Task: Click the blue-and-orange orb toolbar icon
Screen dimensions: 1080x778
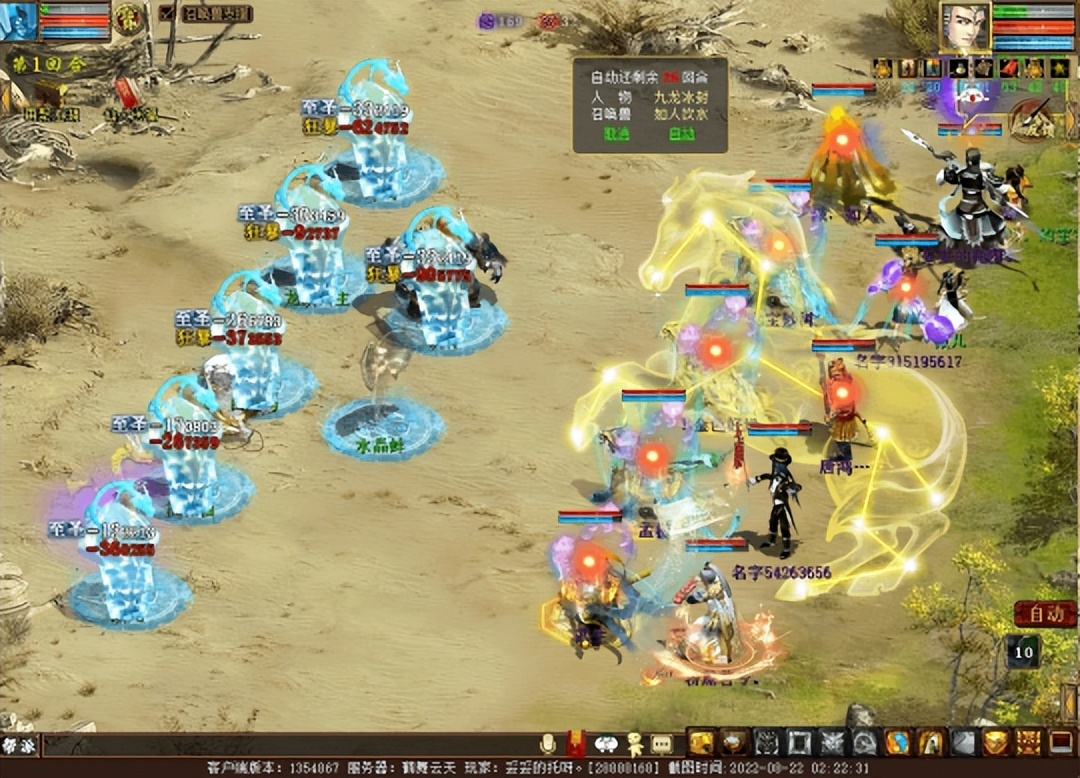Action: click(x=897, y=742)
